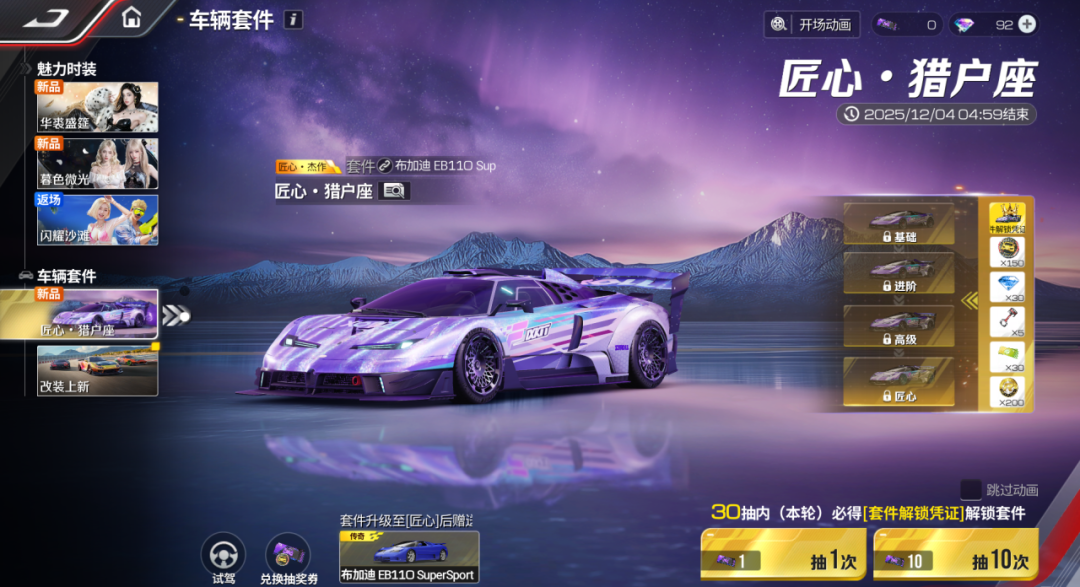
Task: Select the 进阶 kit tier
Action: coord(898,273)
